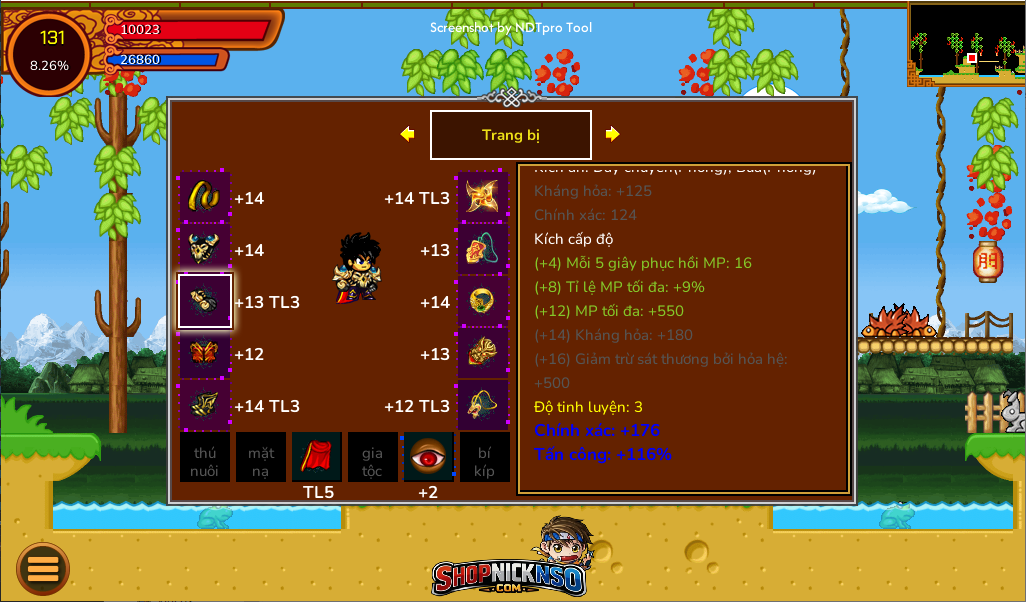Select the red amulet necklace slot

(483, 250)
